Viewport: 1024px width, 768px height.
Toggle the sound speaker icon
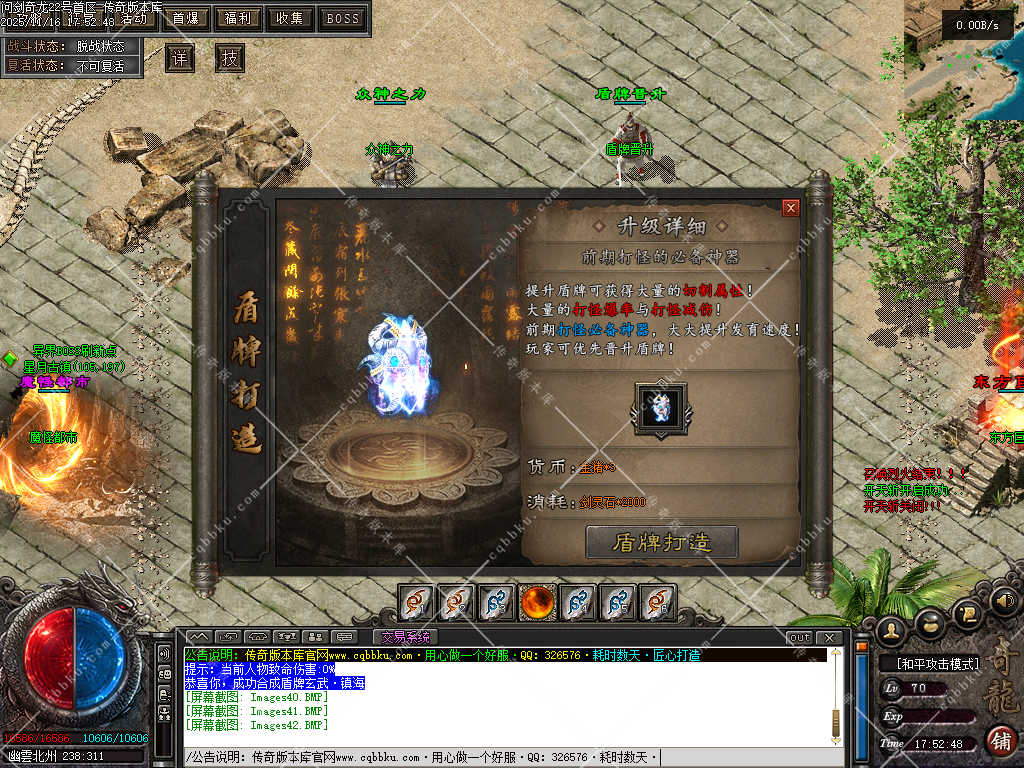click(1001, 602)
